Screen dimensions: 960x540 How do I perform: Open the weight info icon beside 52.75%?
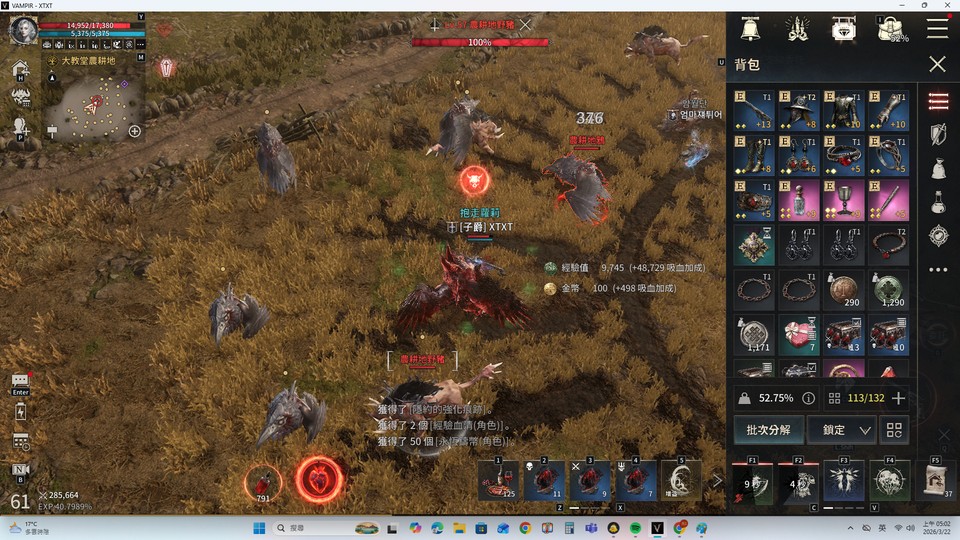[808, 398]
